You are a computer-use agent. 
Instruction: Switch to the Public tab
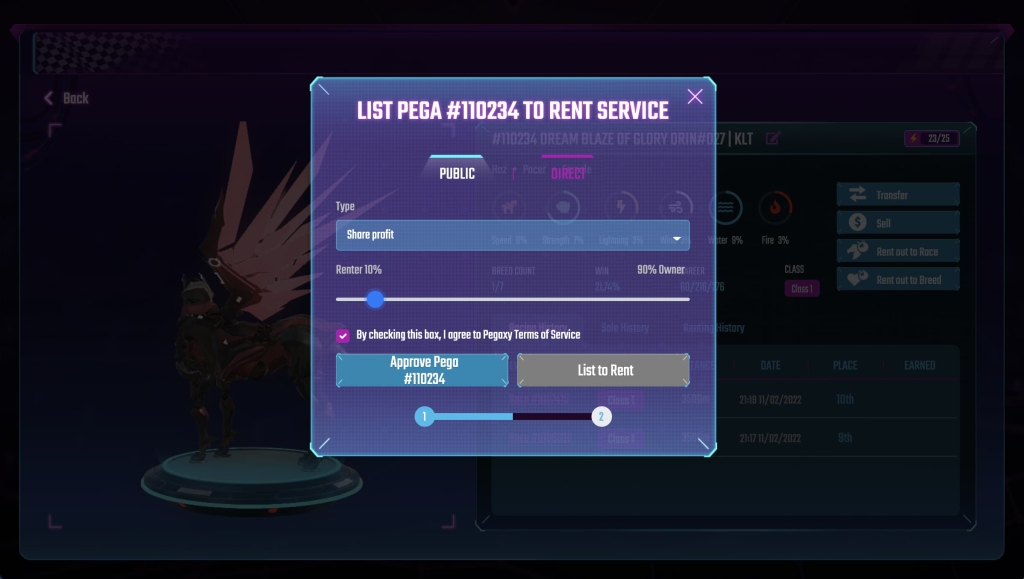(457, 173)
